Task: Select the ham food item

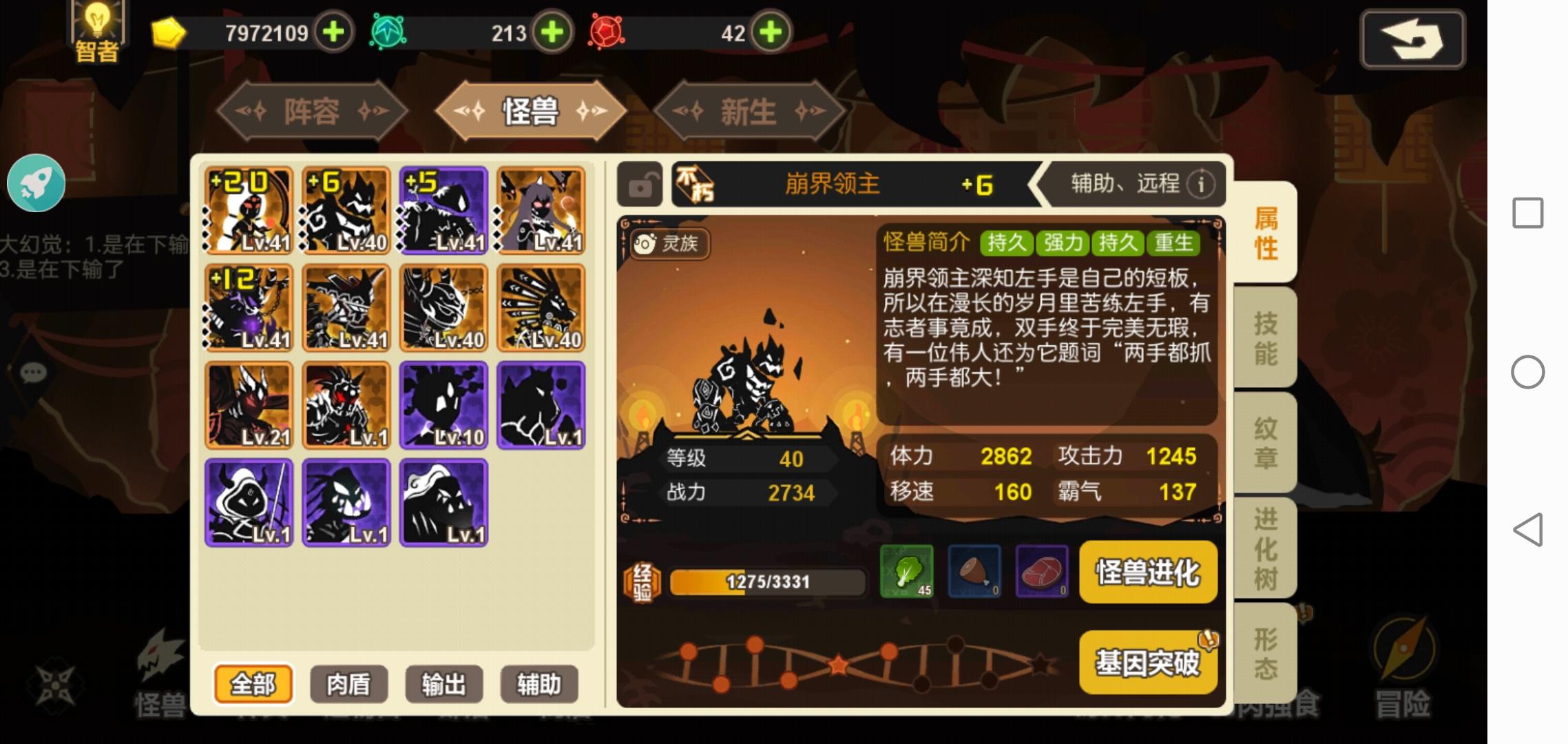Action: tap(974, 572)
